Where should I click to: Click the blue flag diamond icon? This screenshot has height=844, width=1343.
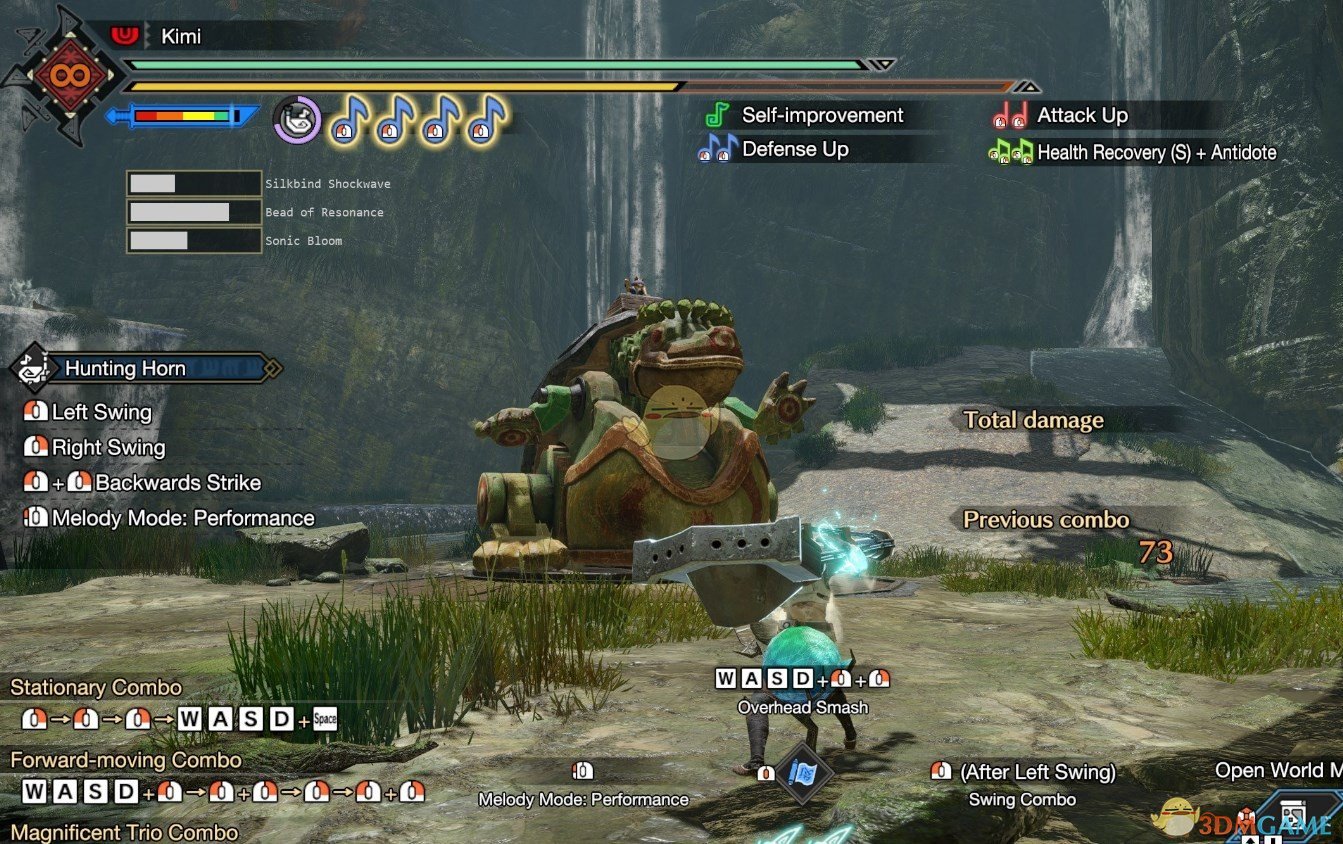(805, 772)
